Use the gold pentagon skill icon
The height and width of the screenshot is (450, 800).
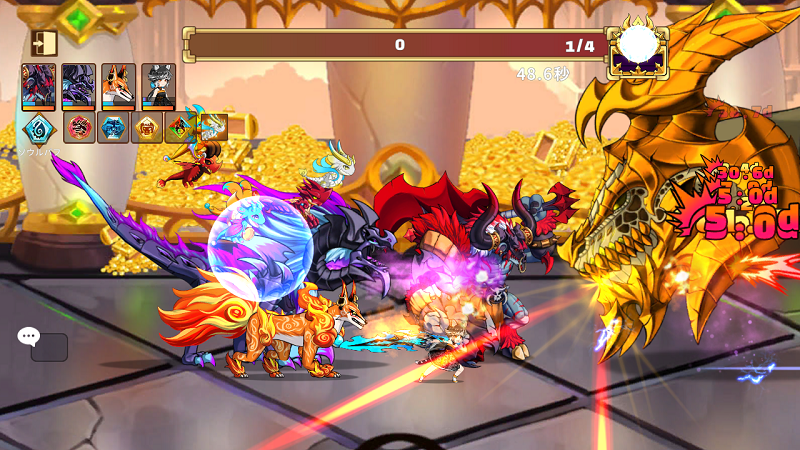coord(148,128)
